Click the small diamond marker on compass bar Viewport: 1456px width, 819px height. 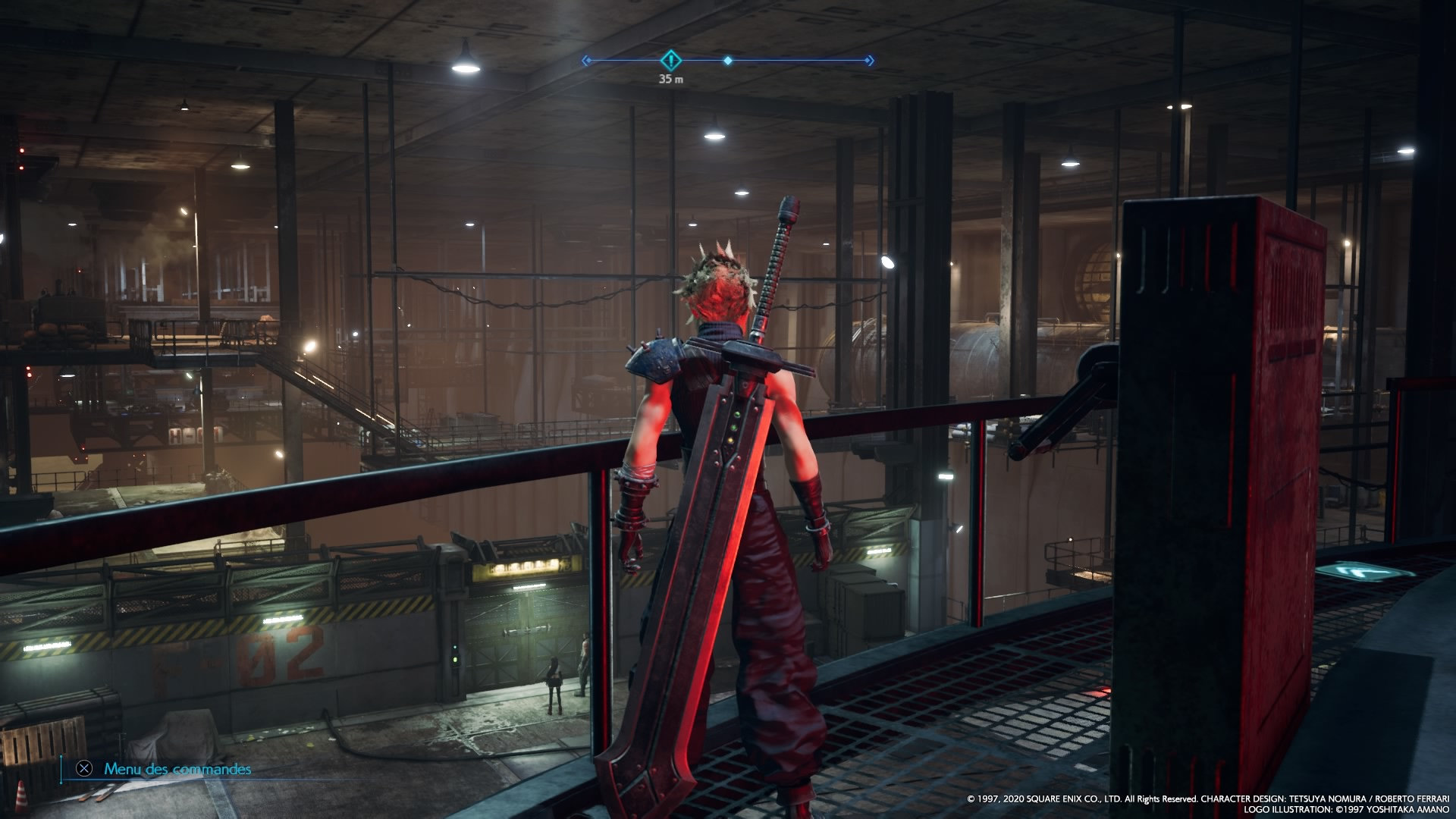(x=728, y=60)
